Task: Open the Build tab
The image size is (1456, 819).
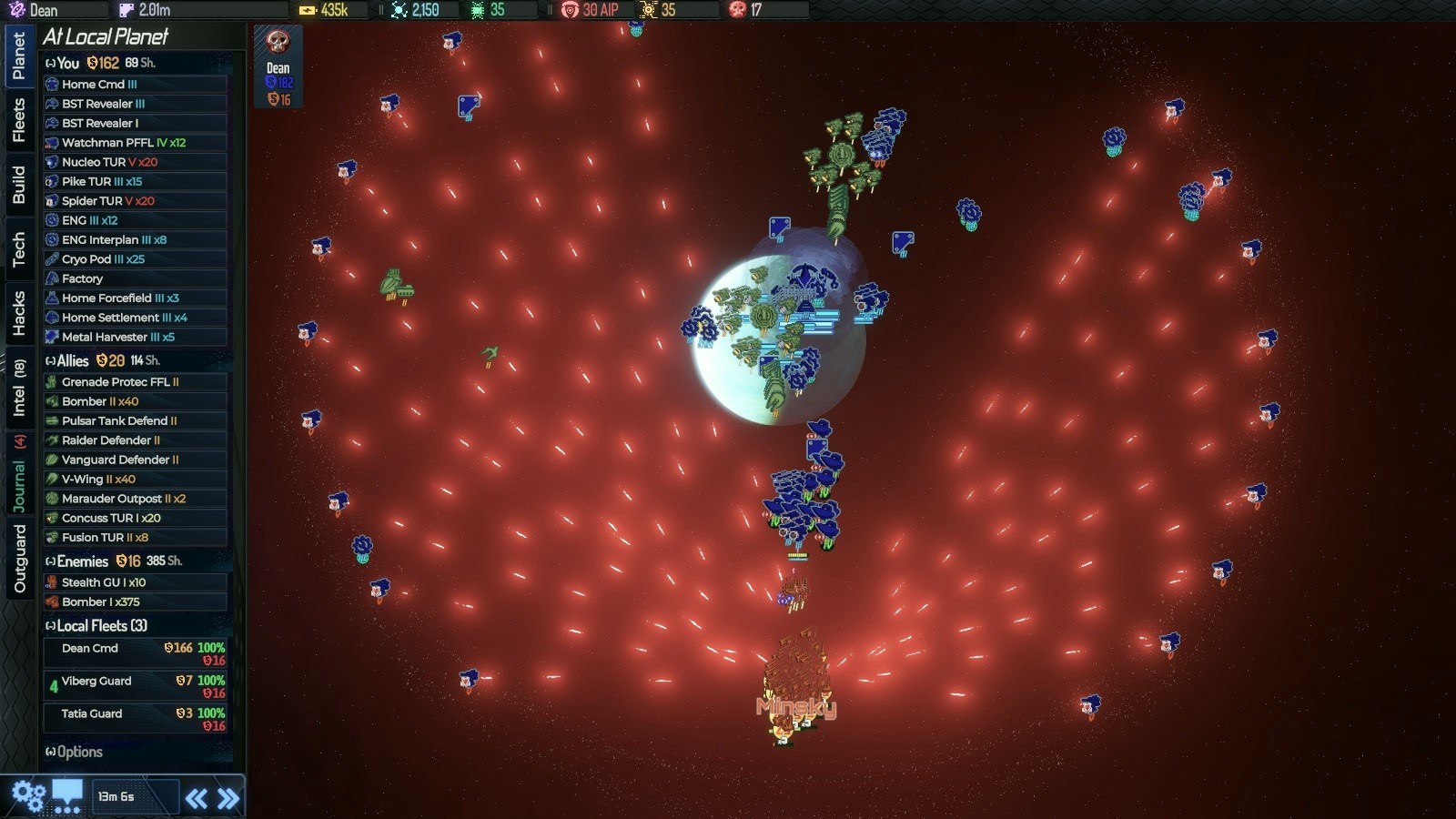Action: [18, 184]
